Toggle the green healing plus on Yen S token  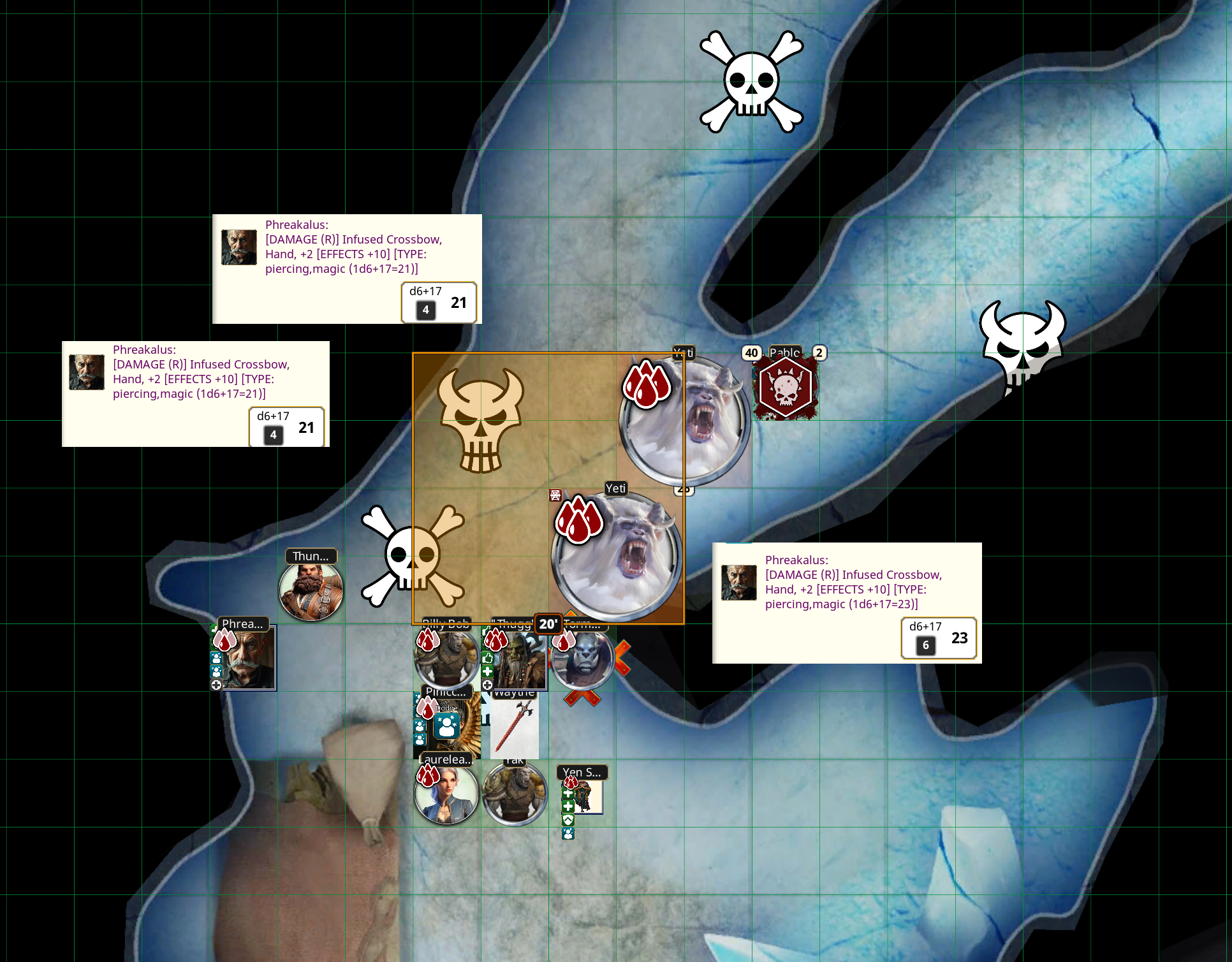click(568, 794)
